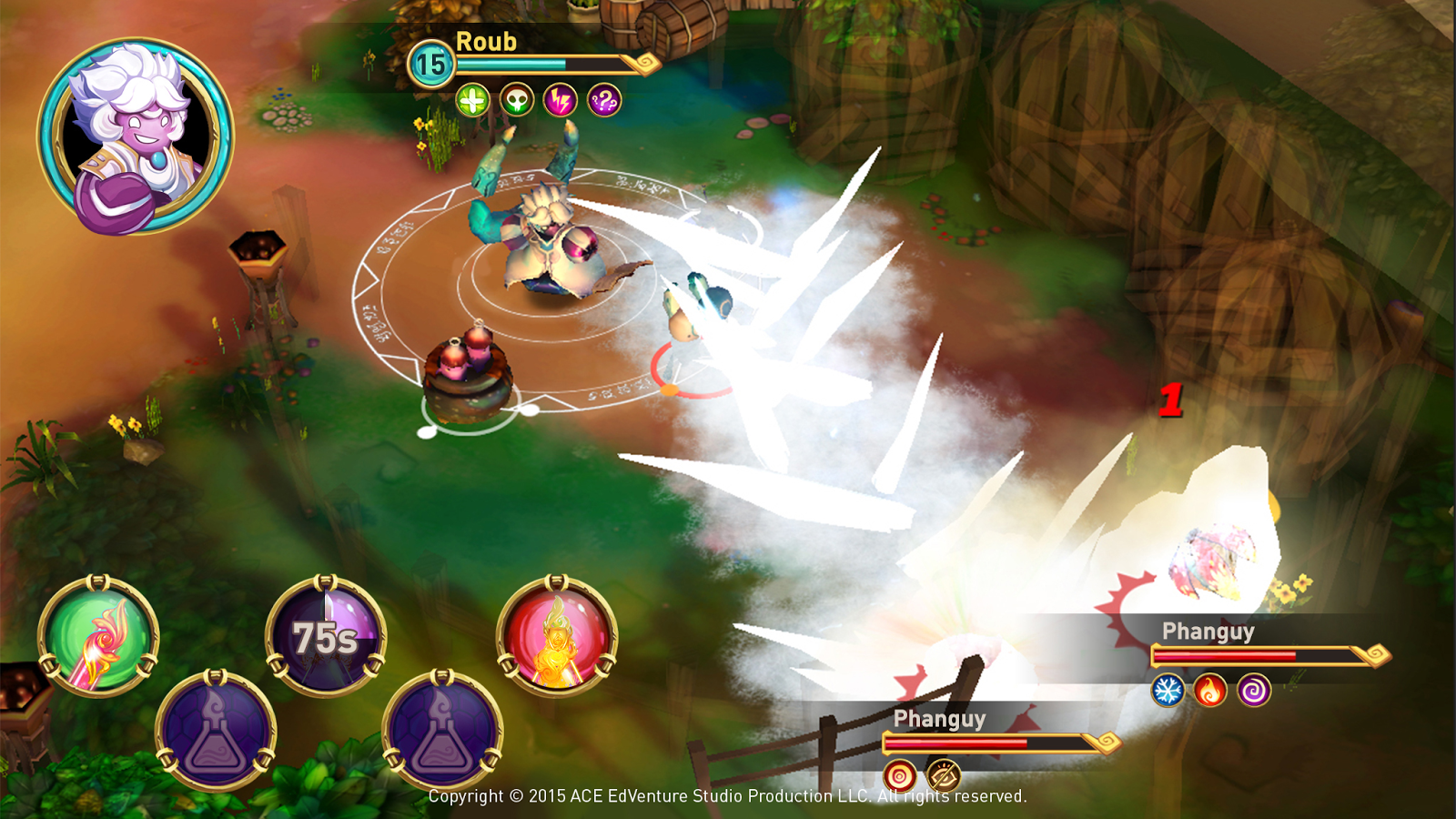
Task: Tap the white-haired hero portrait
Action: pos(135,136)
